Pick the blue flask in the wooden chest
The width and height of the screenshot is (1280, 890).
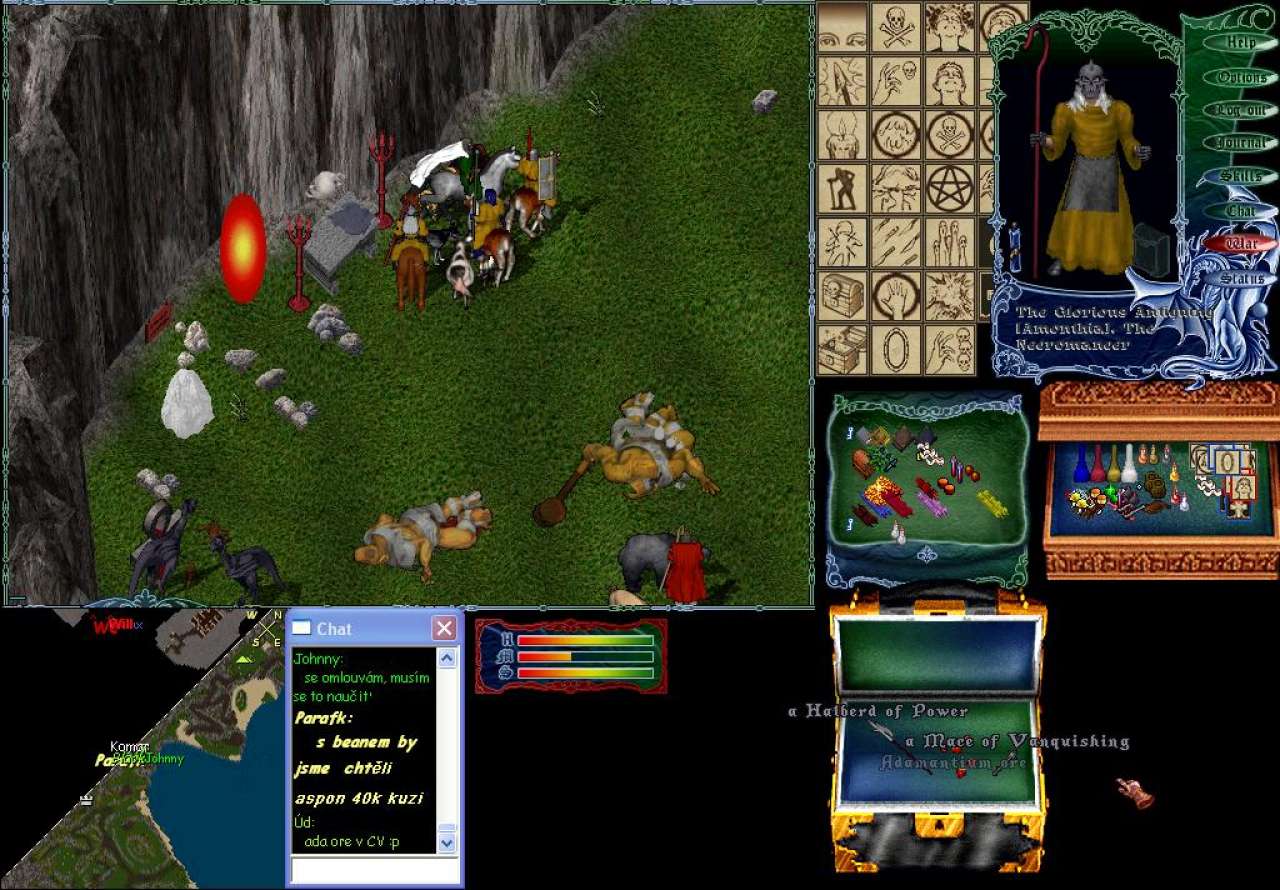pyautogui.click(x=1079, y=464)
